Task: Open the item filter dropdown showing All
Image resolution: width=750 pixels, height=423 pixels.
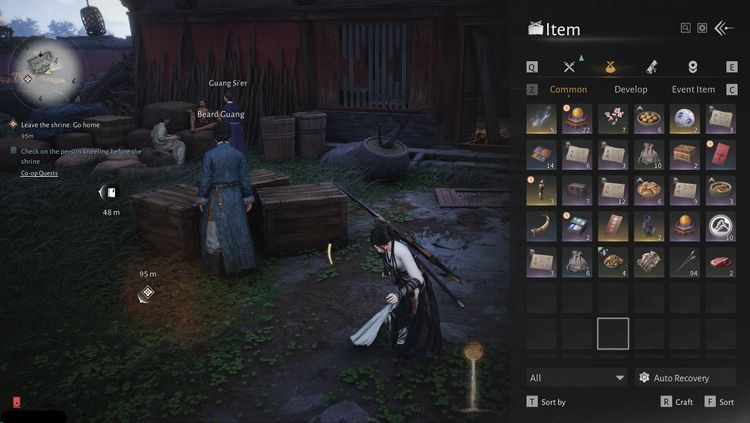Action: [576, 377]
